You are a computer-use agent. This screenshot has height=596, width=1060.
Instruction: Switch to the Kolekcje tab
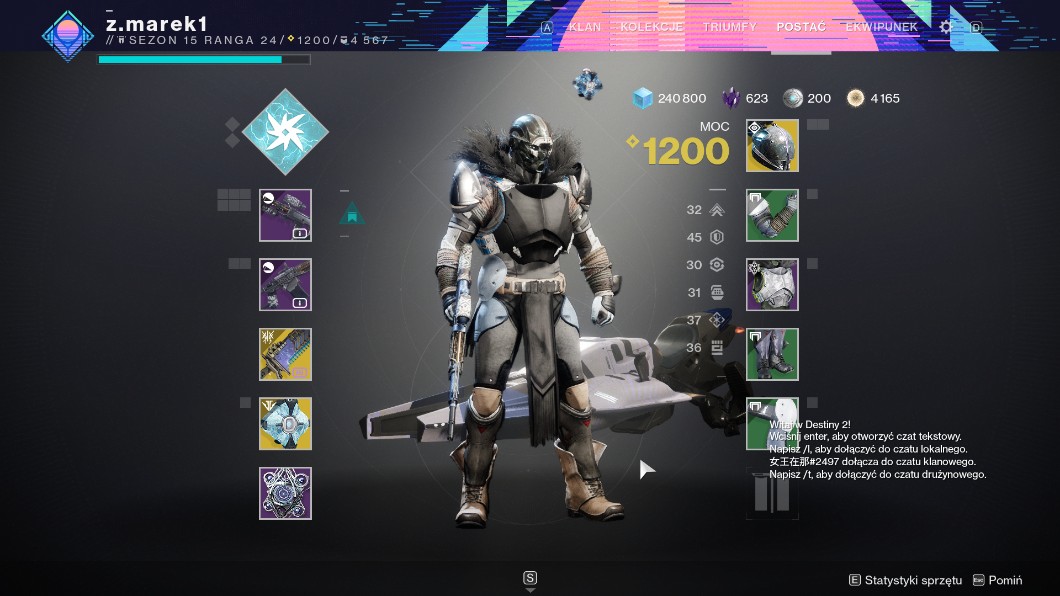[651, 27]
